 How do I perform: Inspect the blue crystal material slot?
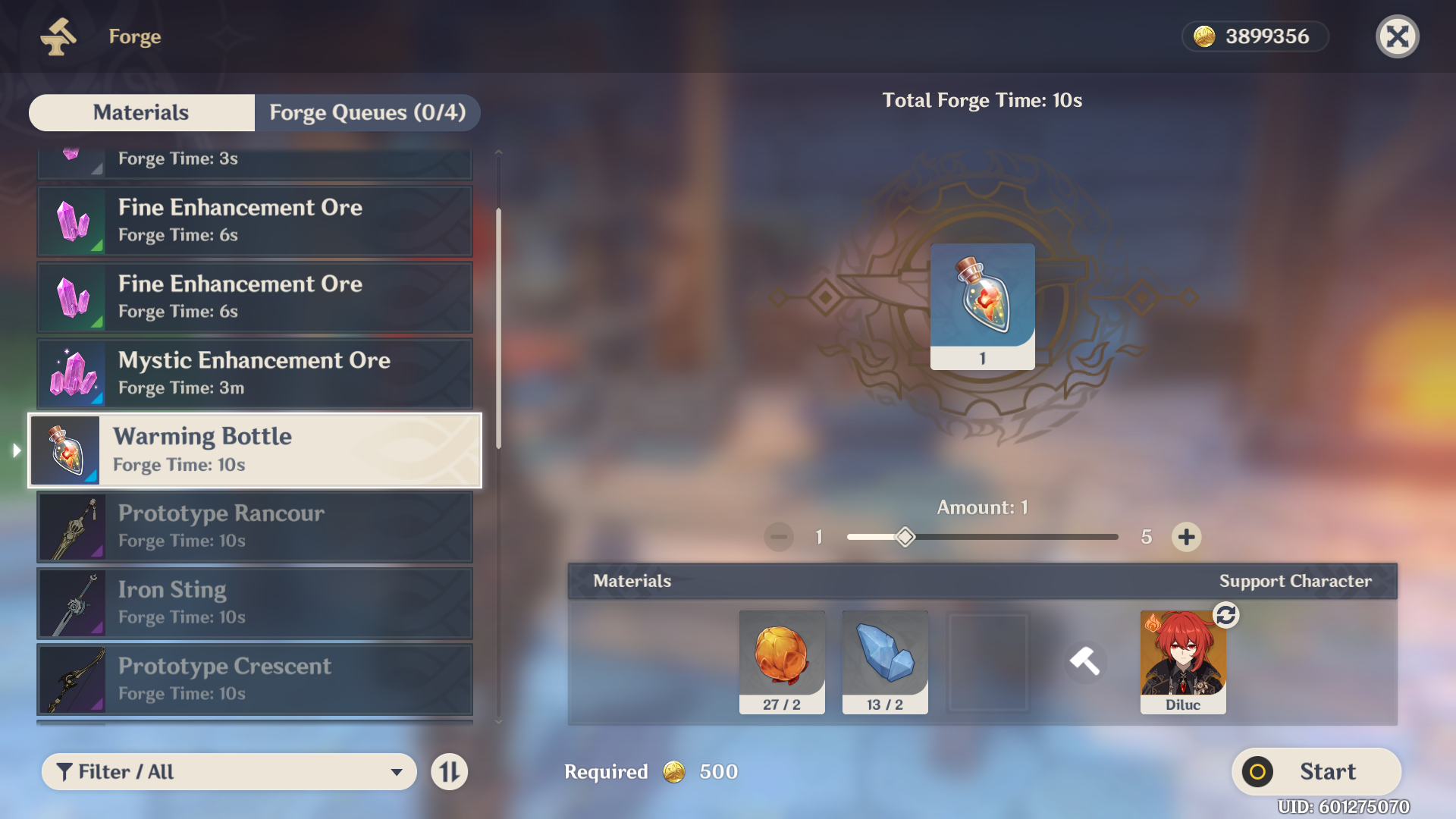pos(885,661)
